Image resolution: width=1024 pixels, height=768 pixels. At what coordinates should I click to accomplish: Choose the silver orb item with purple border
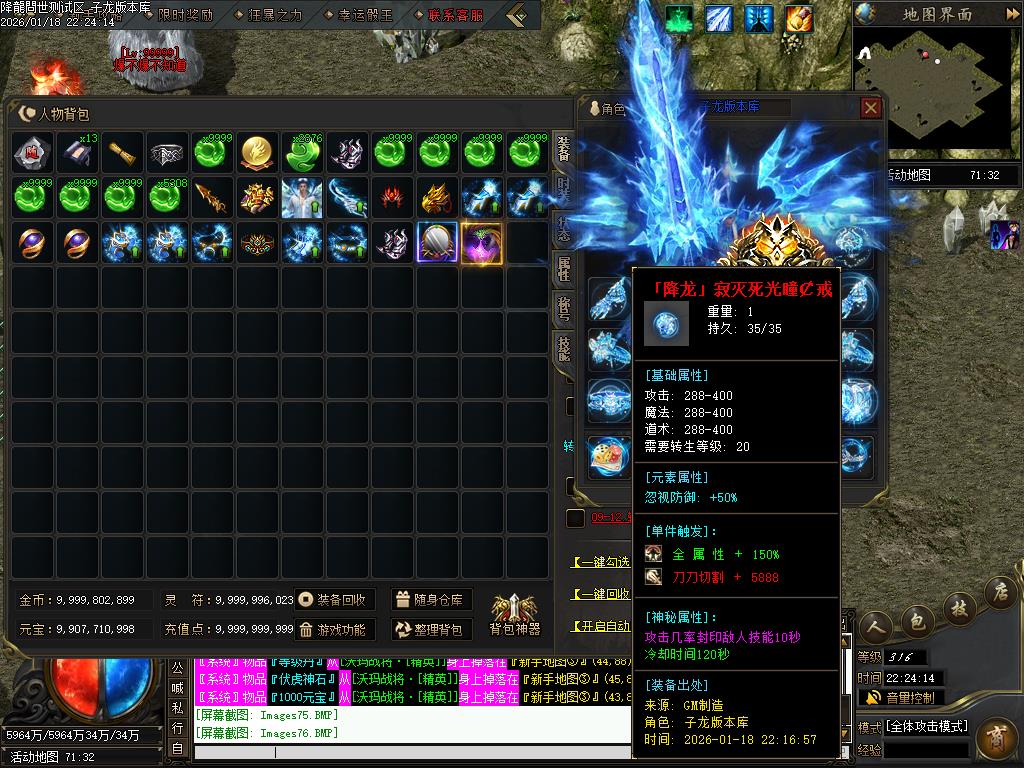pos(437,243)
